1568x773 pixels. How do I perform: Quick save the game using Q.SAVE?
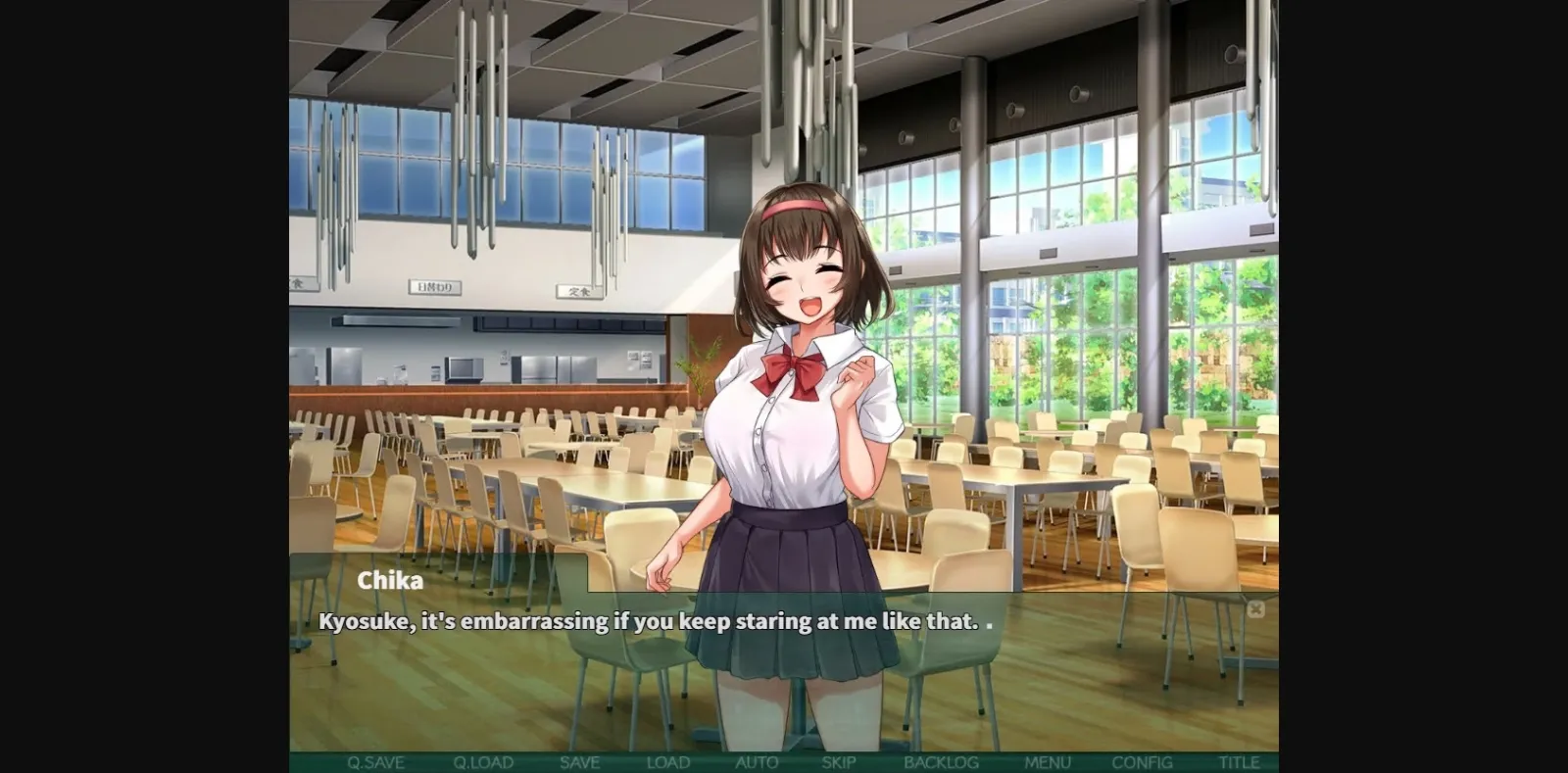click(374, 761)
